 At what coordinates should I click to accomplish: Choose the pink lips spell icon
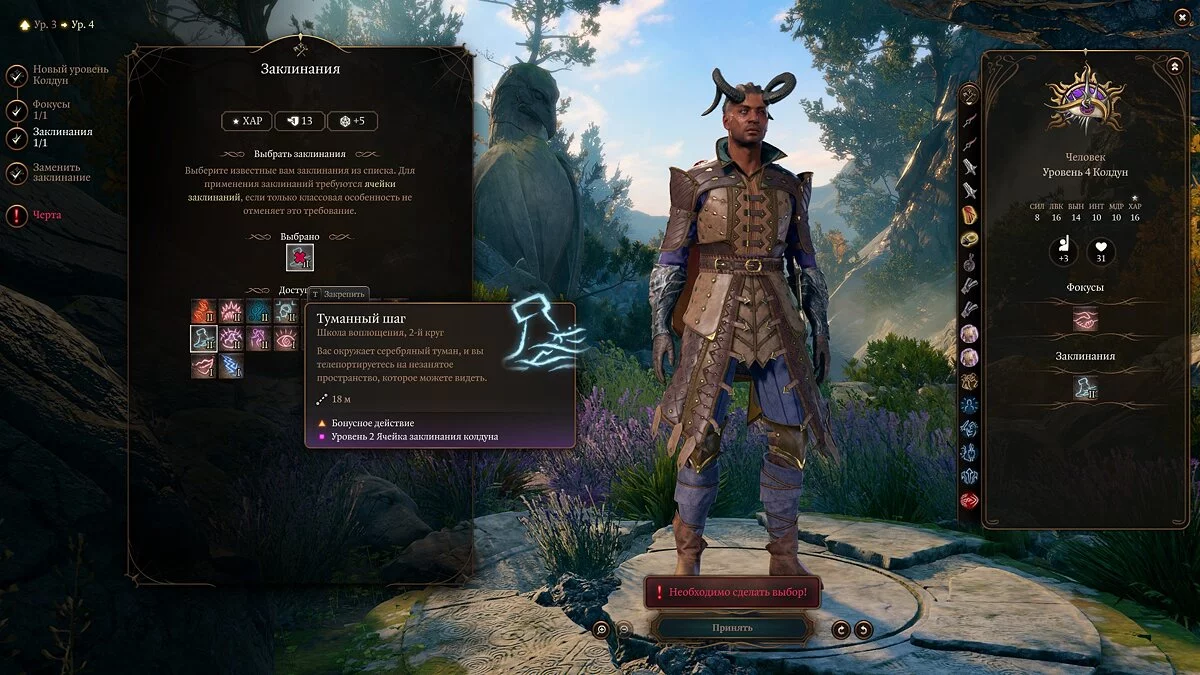point(204,367)
